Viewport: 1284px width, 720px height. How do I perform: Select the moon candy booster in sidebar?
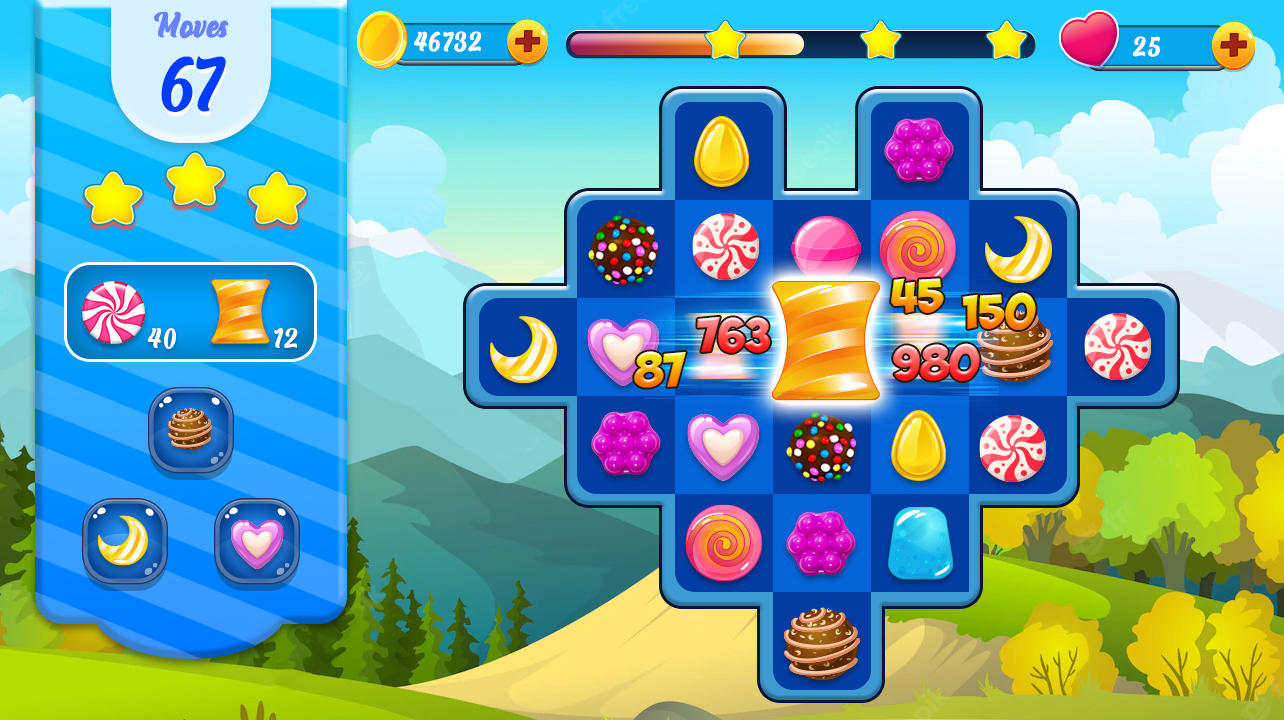click(124, 540)
